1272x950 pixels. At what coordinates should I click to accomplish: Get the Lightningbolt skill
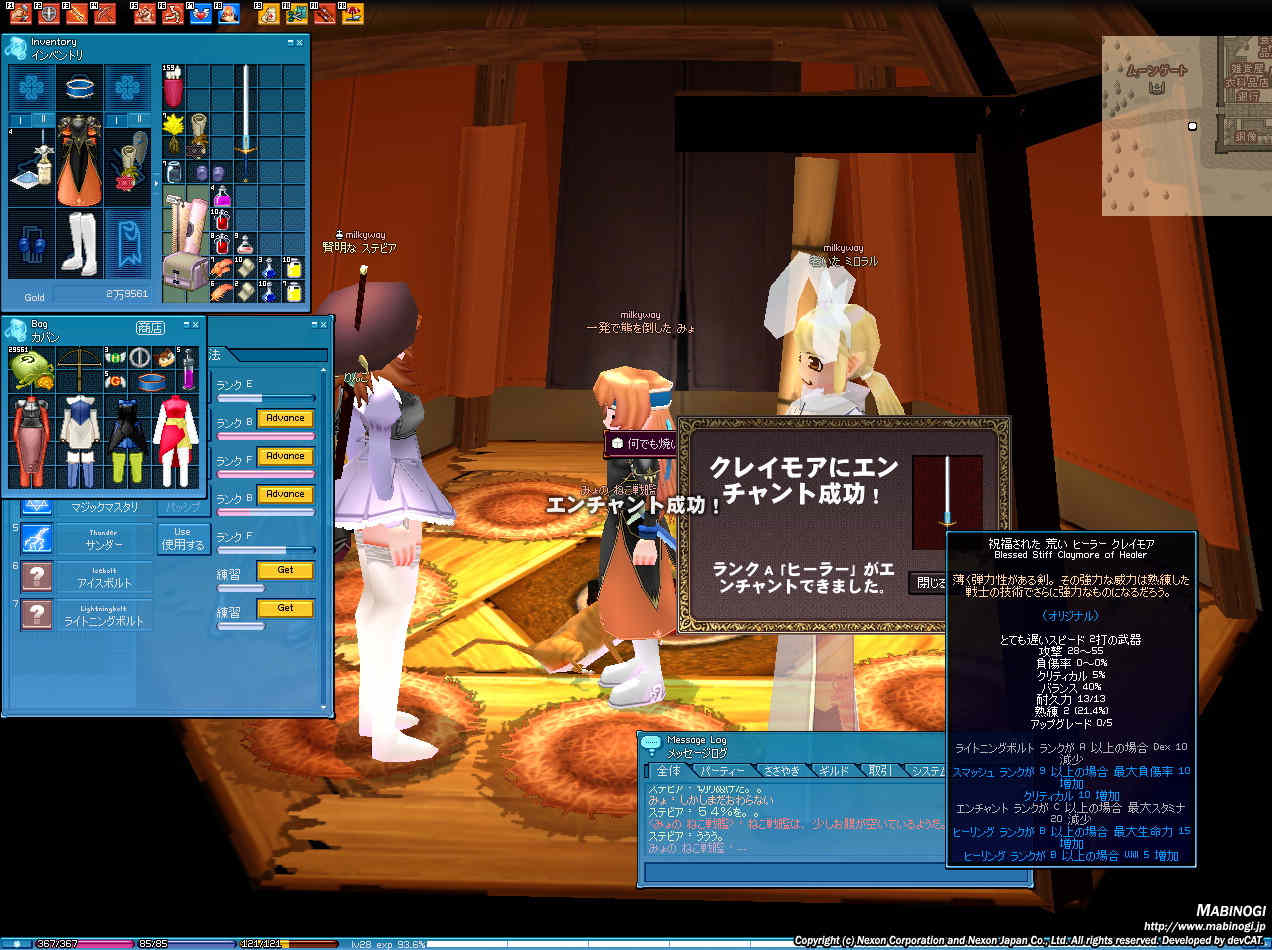285,608
